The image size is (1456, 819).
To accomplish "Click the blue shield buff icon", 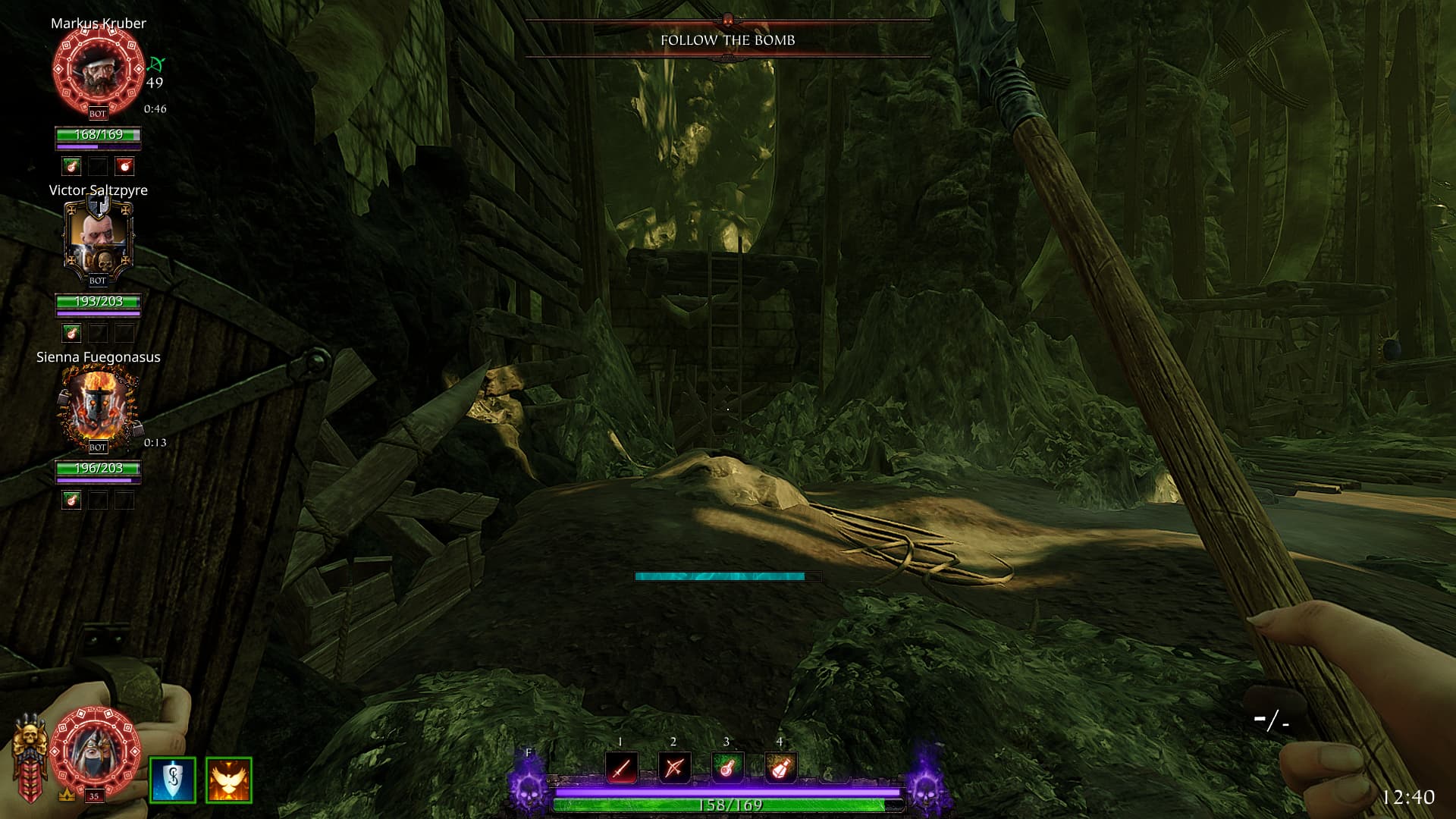I will pyautogui.click(x=173, y=780).
